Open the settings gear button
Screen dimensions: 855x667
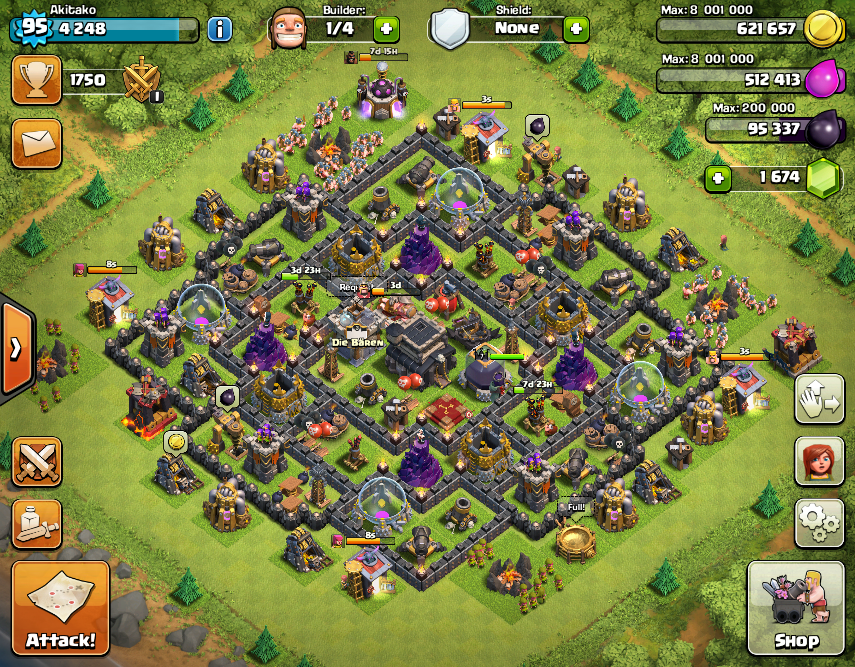point(818,521)
